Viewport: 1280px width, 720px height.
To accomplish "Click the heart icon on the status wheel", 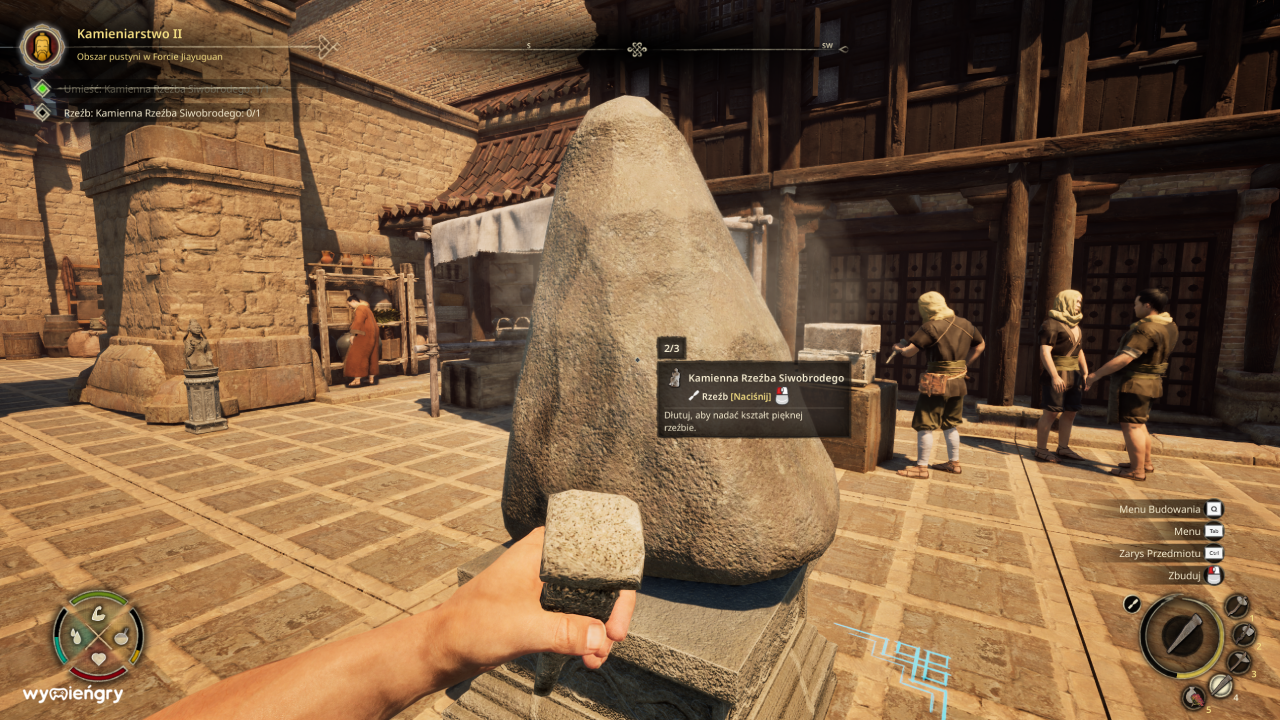I will 98,658.
